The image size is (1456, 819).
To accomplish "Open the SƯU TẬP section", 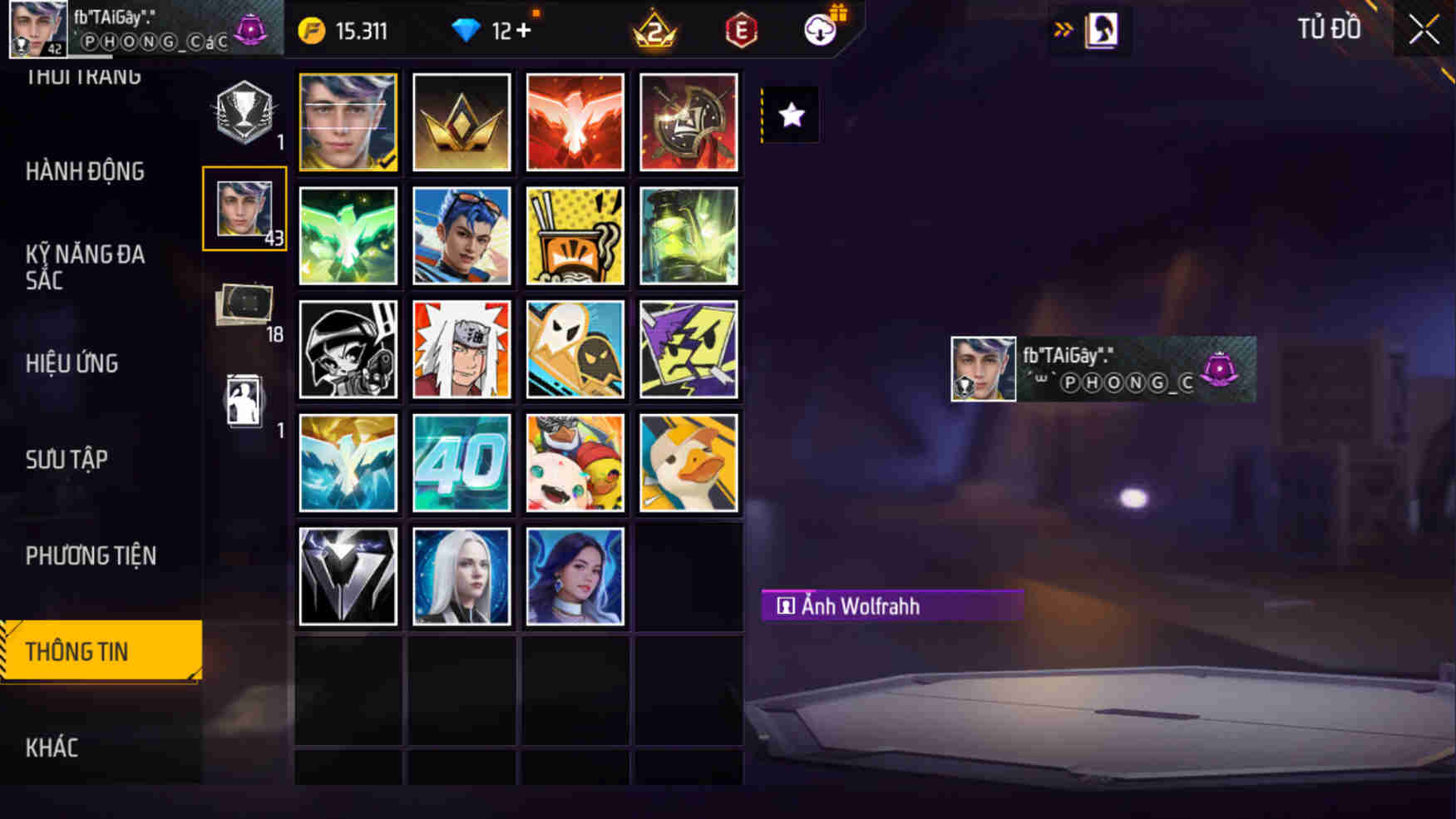I will [67, 459].
